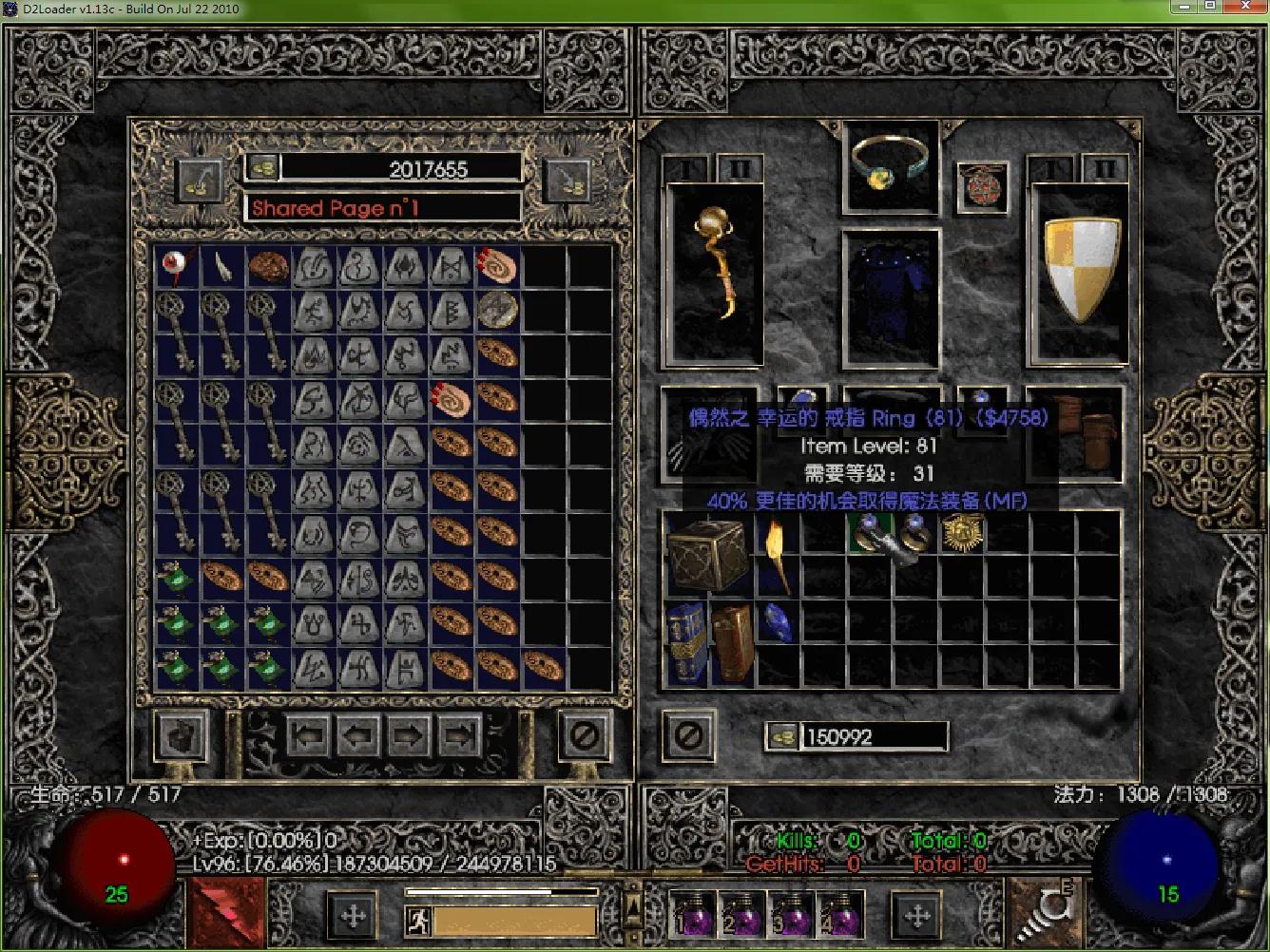Screen dimensions: 1270x952
Task: Pick up the torch charm in inventory
Action: tap(778, 555)
